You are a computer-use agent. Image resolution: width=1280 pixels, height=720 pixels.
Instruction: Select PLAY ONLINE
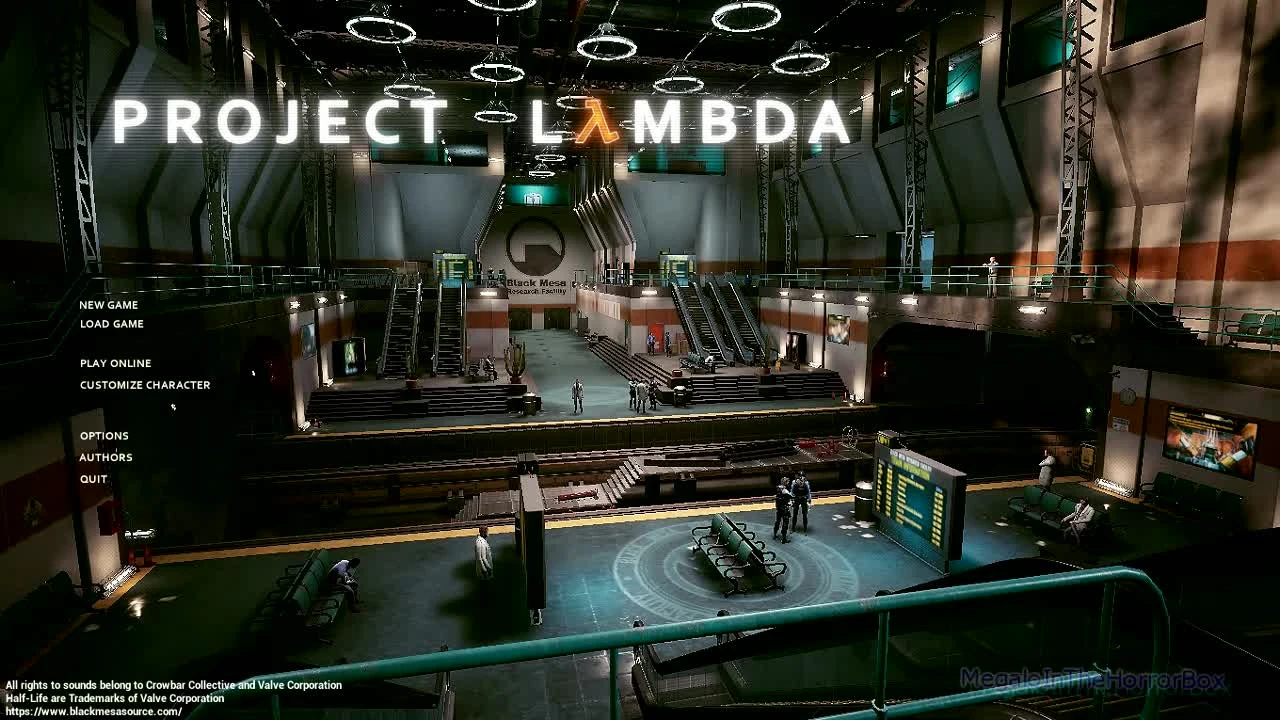(x=114, y=363)
